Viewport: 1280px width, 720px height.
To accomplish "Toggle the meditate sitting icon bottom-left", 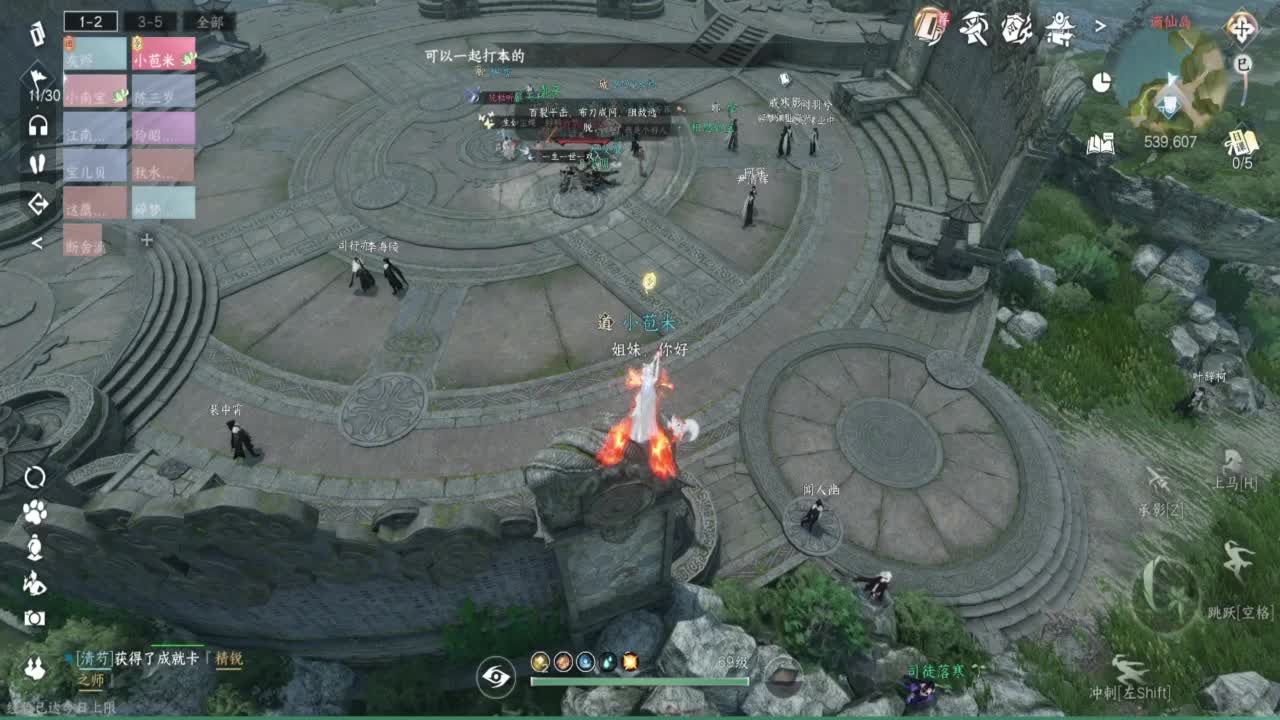I will (35, 547).
